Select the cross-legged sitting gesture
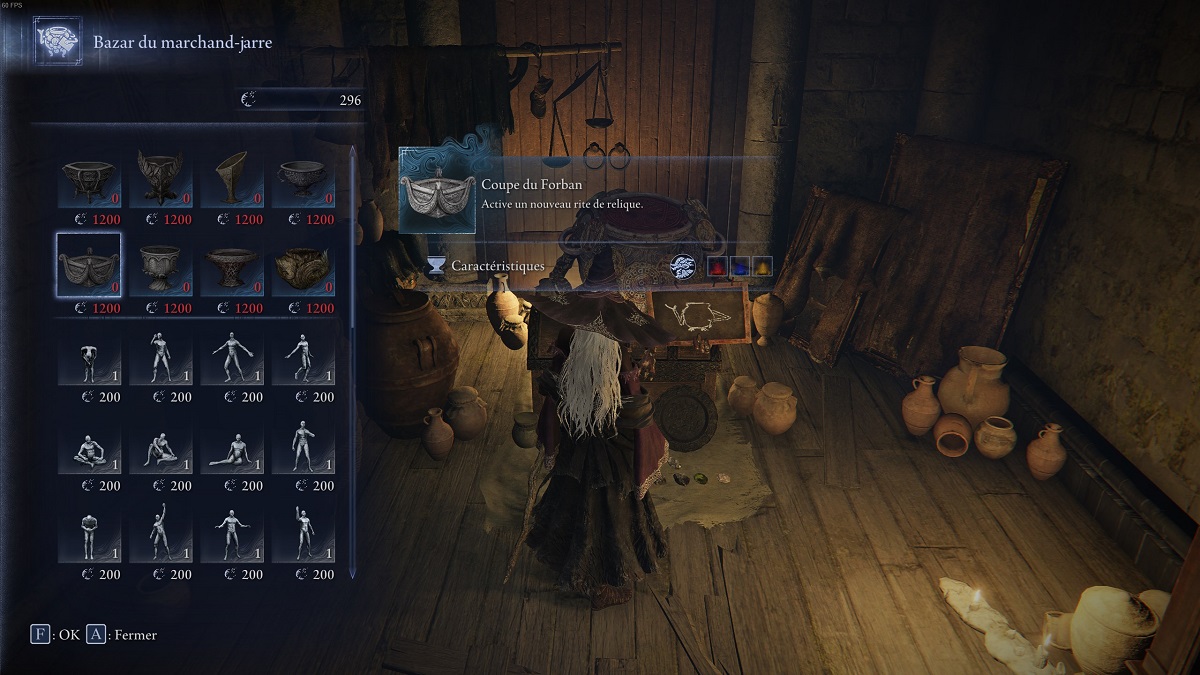 point(89,446)
